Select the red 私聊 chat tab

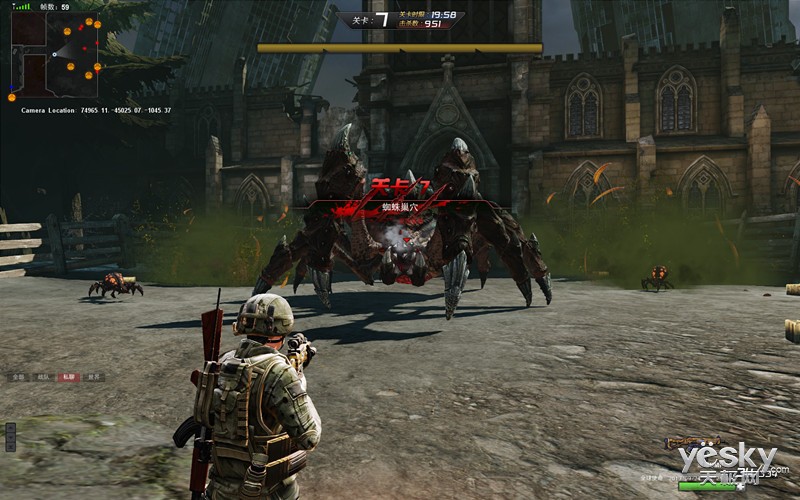tap(68, 377)
